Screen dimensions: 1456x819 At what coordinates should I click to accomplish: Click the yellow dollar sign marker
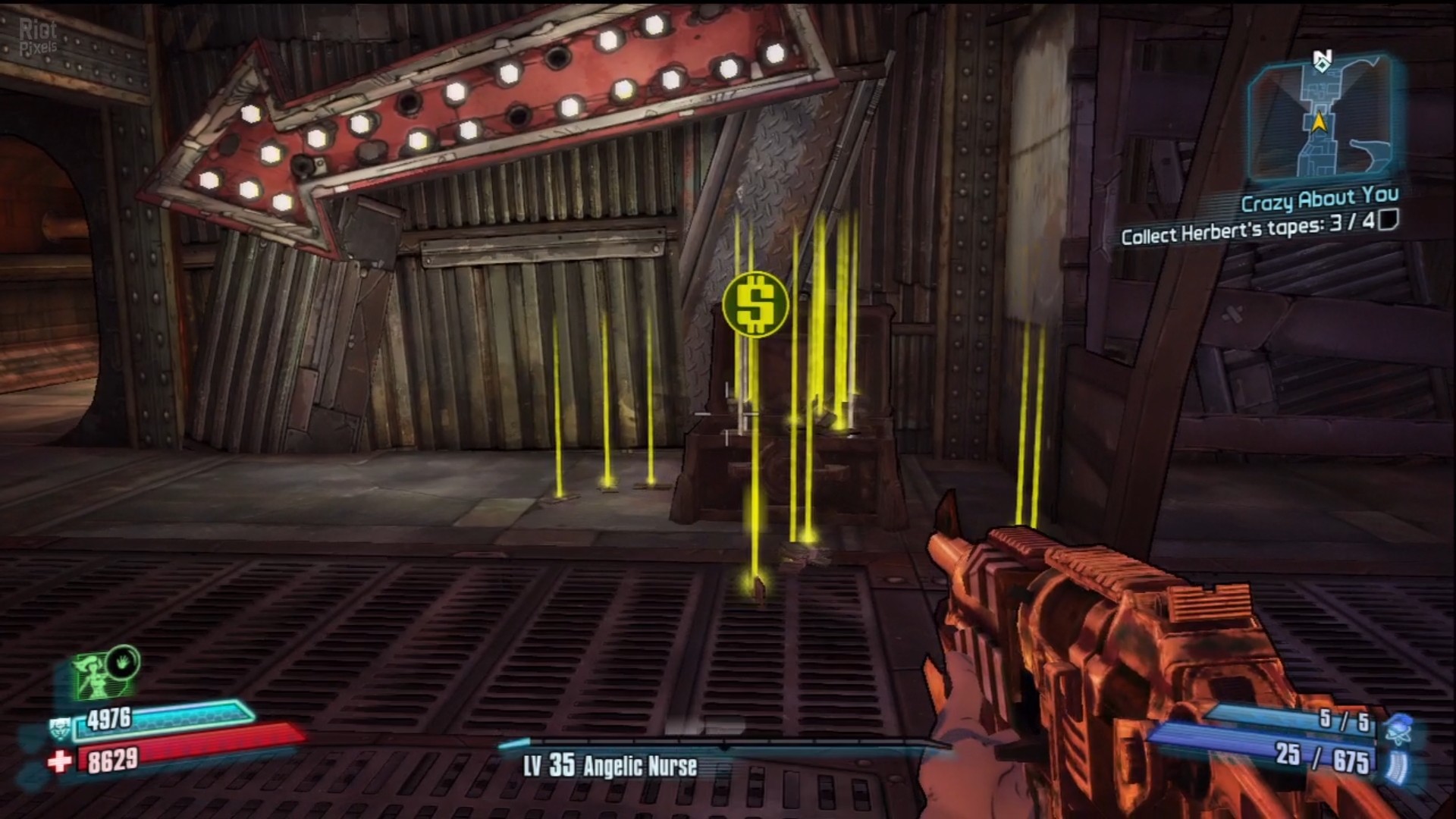tap(755, 305)
